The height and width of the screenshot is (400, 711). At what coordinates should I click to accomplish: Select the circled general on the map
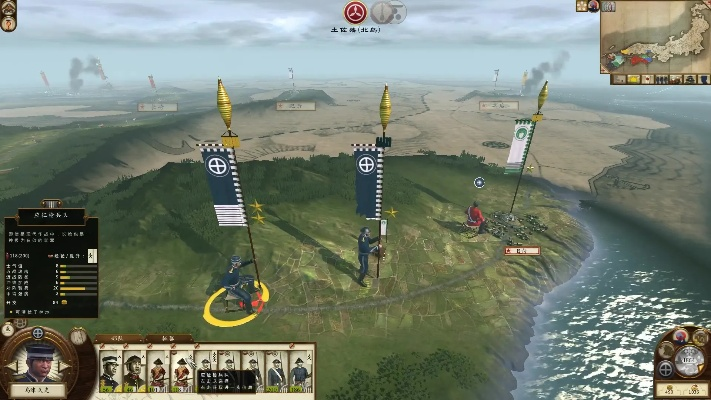[x=238, y=288]
